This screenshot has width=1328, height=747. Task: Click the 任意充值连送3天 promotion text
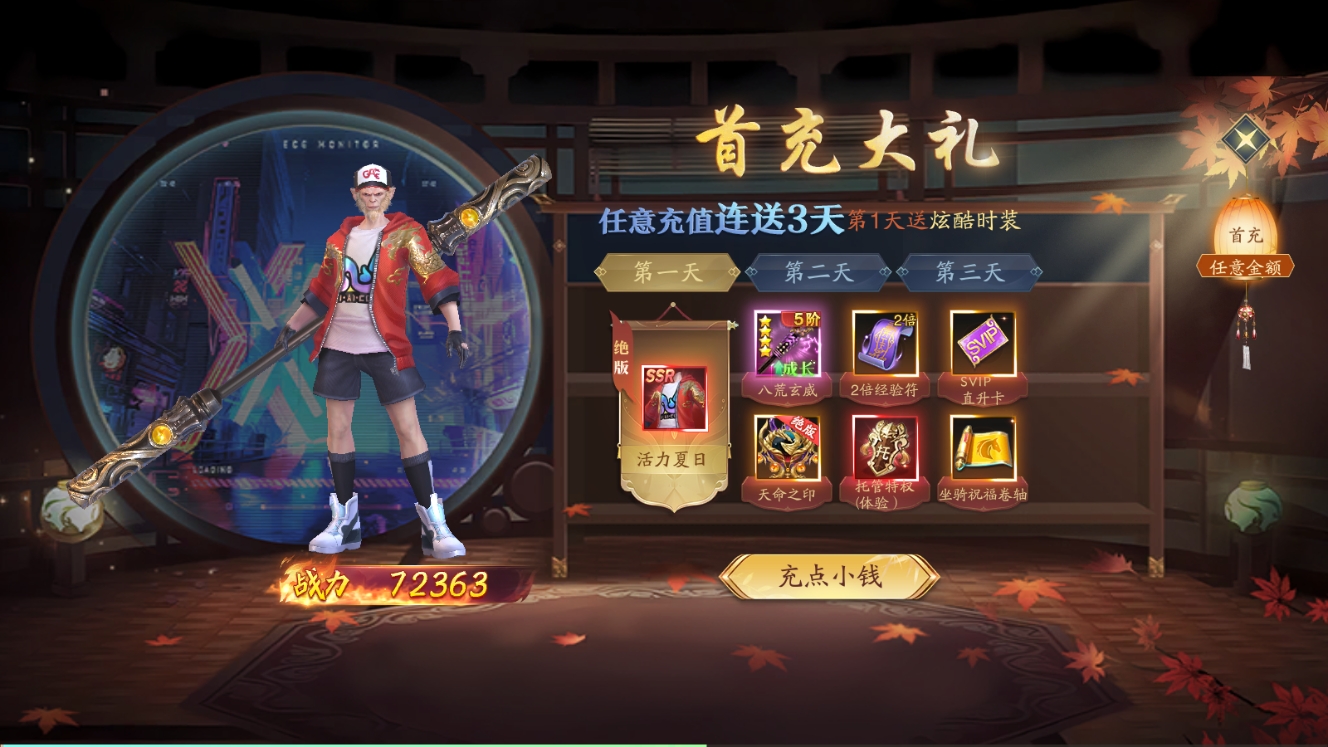[723, 218]
